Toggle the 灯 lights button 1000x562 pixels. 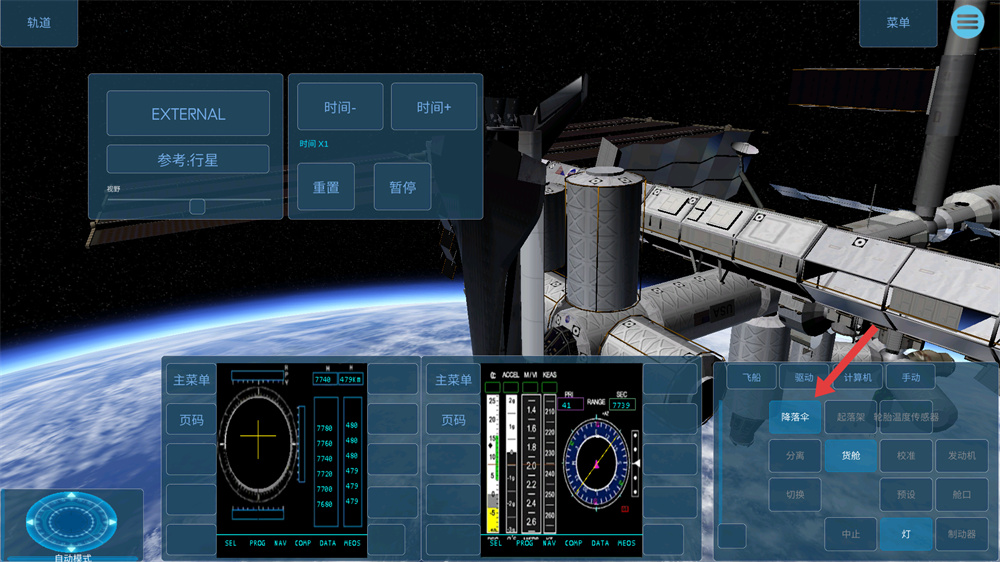pyautogui.click(x=906, y=534)
